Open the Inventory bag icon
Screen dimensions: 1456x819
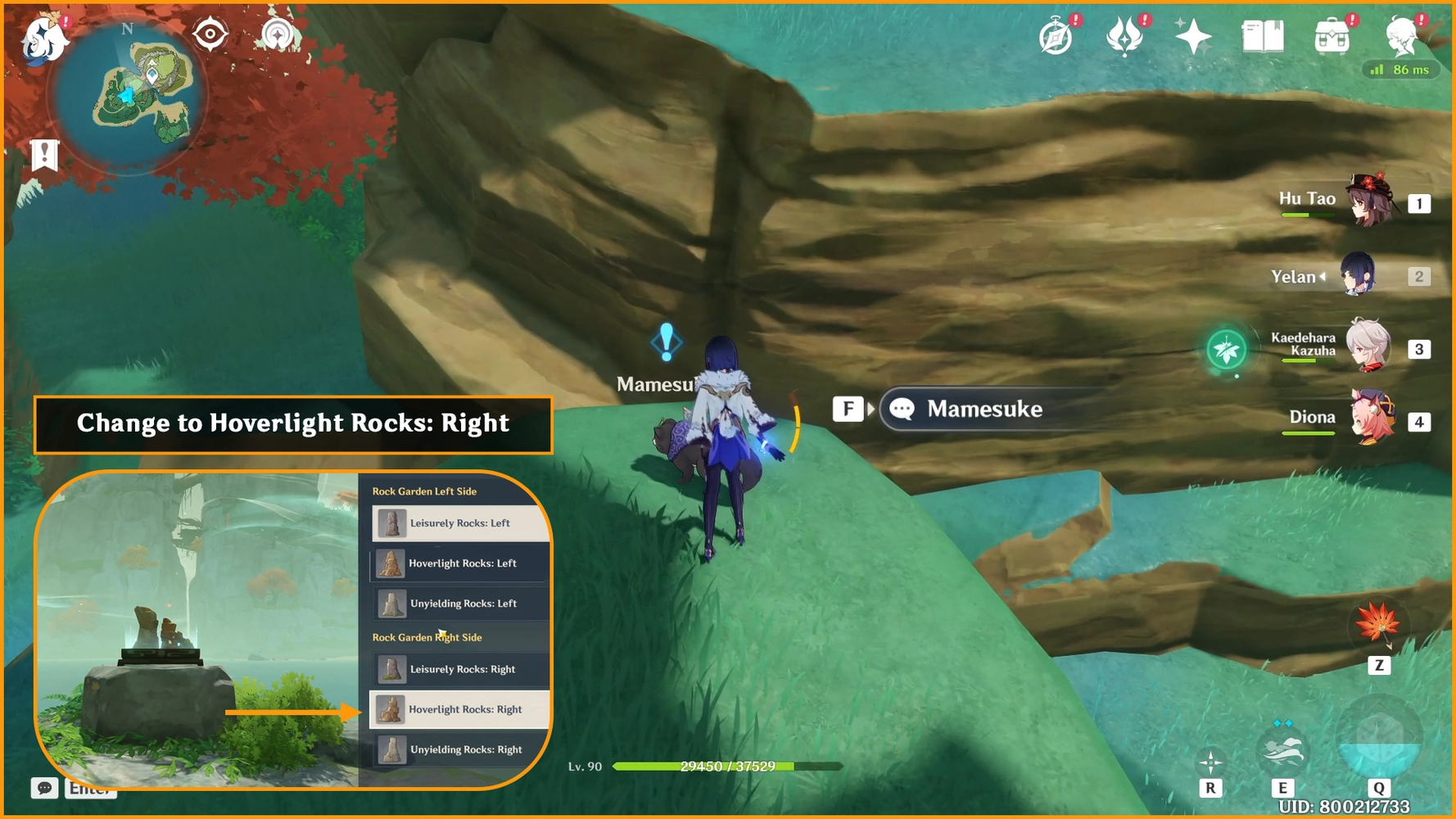point(1332,37)
